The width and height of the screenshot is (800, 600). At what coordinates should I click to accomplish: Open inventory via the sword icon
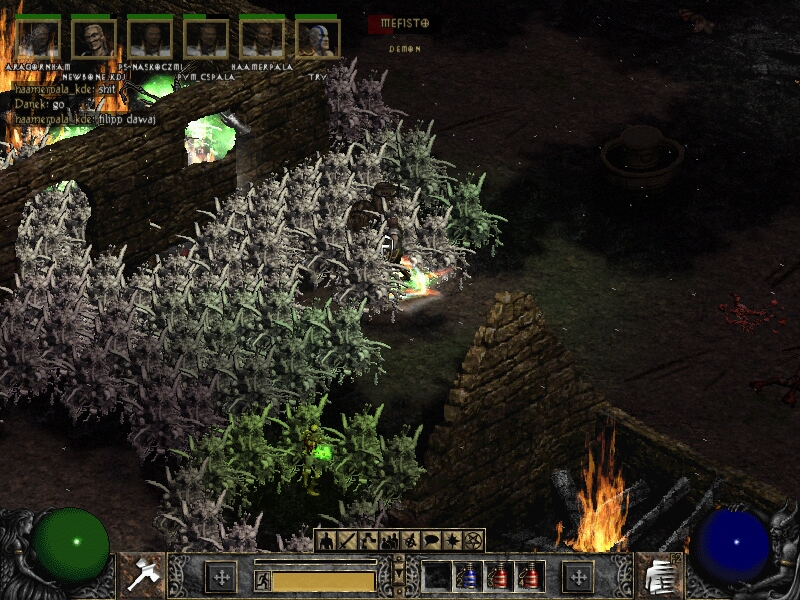tap(348, 541)
